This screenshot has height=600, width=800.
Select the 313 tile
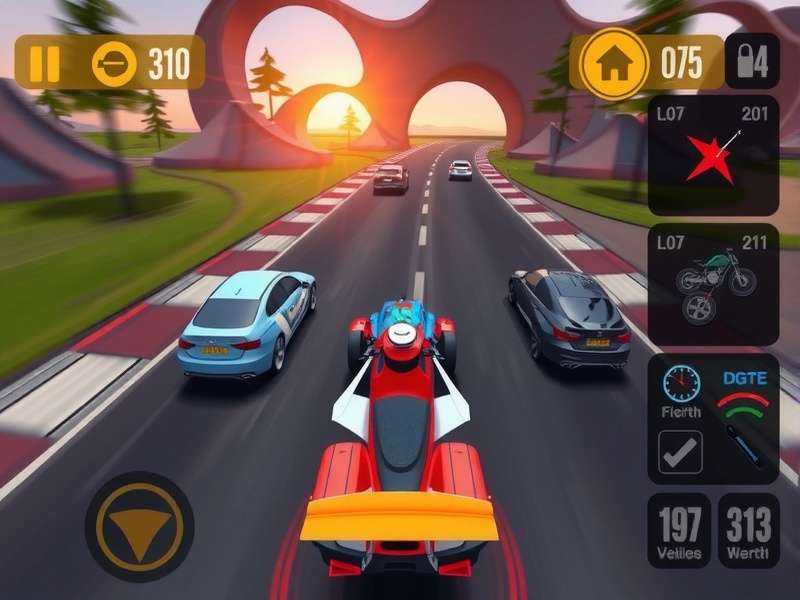[749, 530]
